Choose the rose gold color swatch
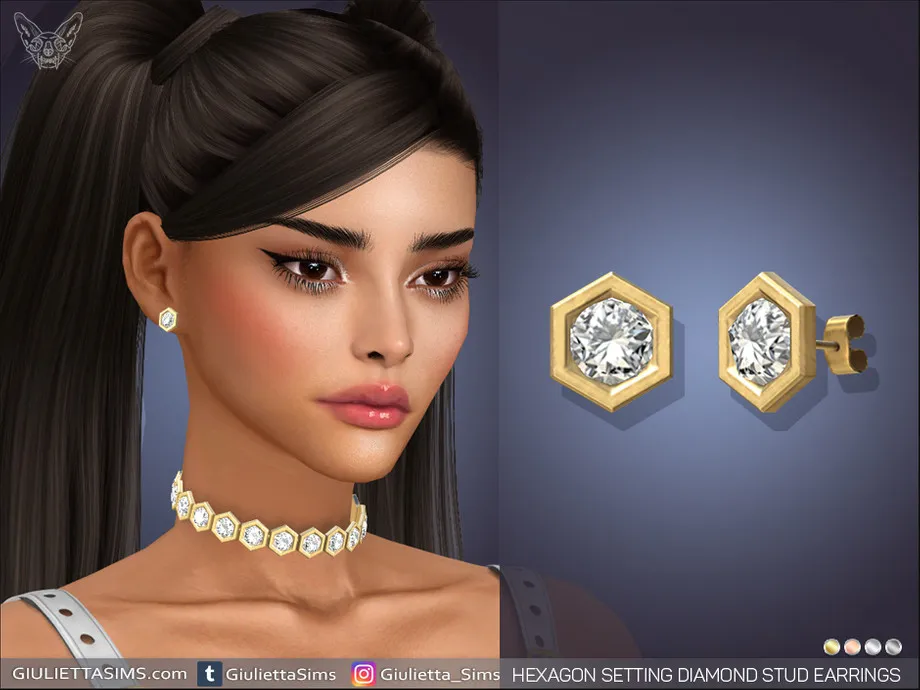Viewport: 920px width, 690px height. [x=851, y=646]
